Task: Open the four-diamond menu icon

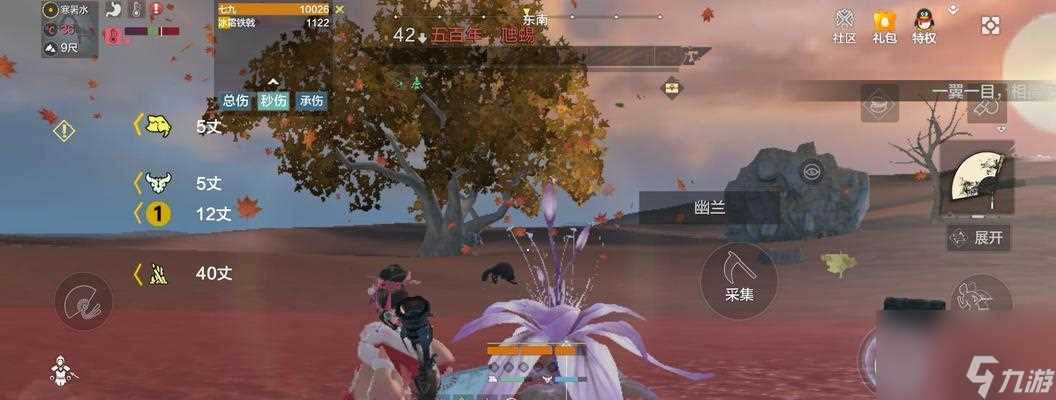Action: tap(990, 26)
